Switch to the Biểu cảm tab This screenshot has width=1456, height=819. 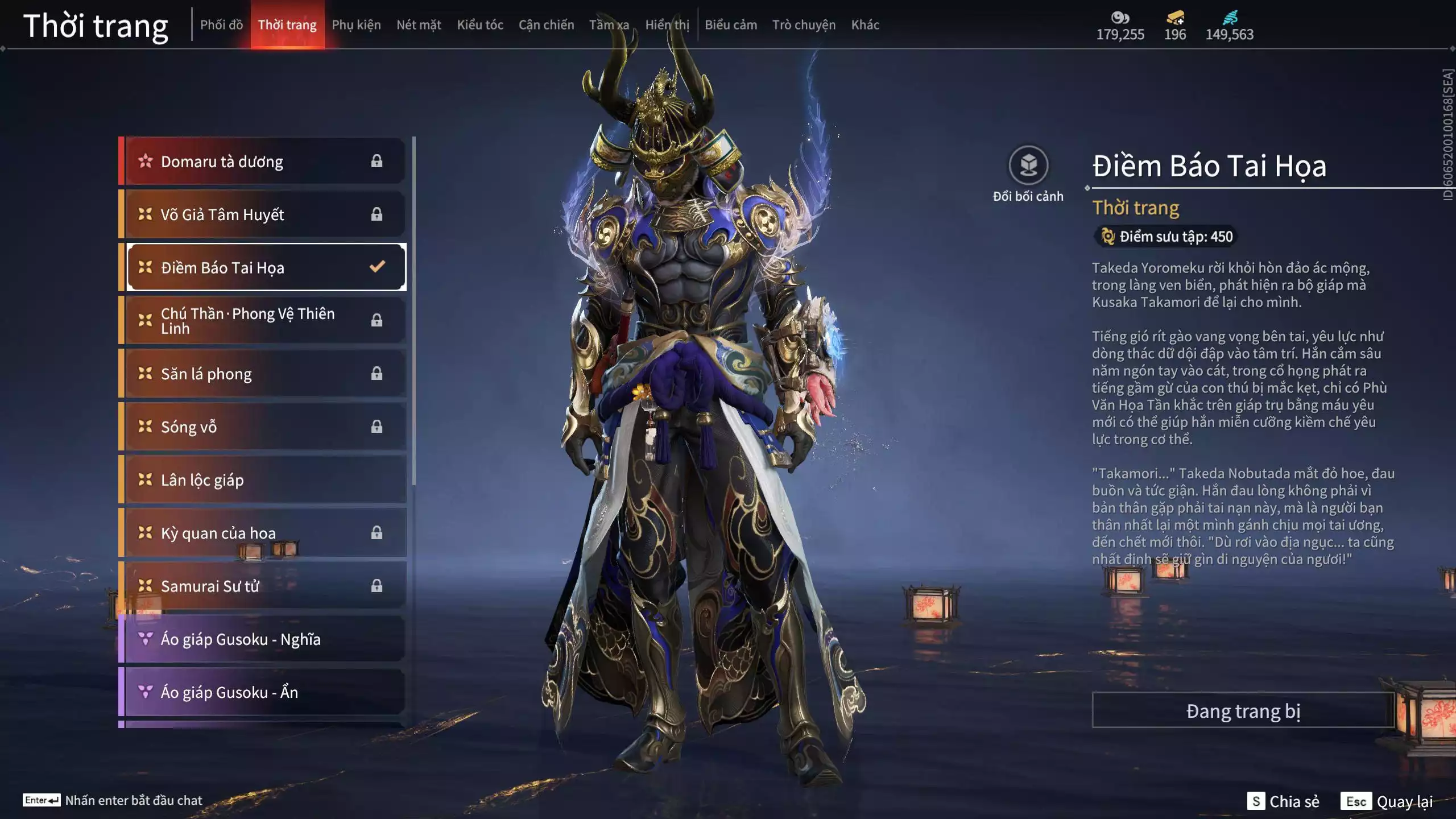[731, 24]
